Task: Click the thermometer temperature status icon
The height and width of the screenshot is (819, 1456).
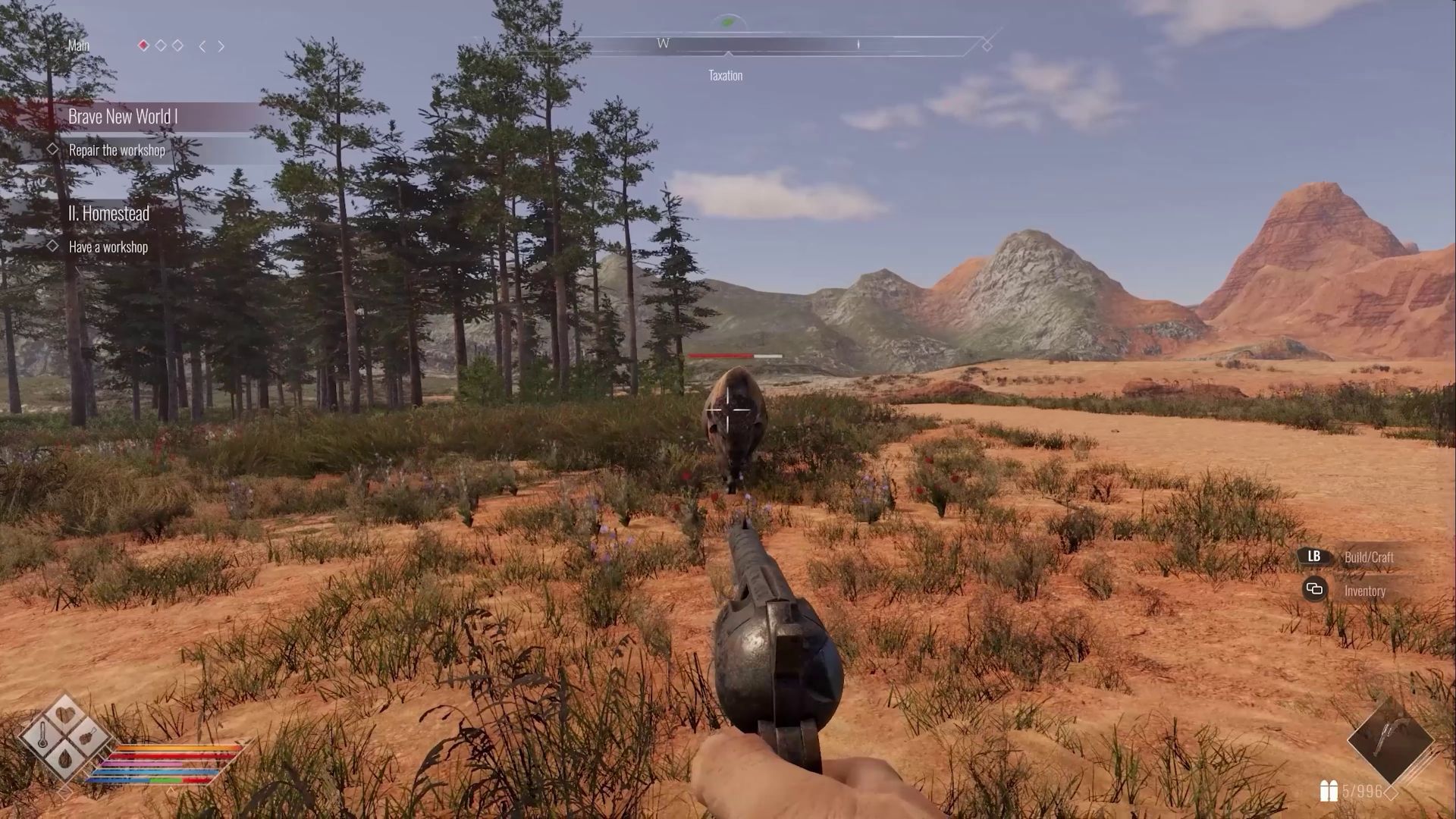Action: (43, 735)
